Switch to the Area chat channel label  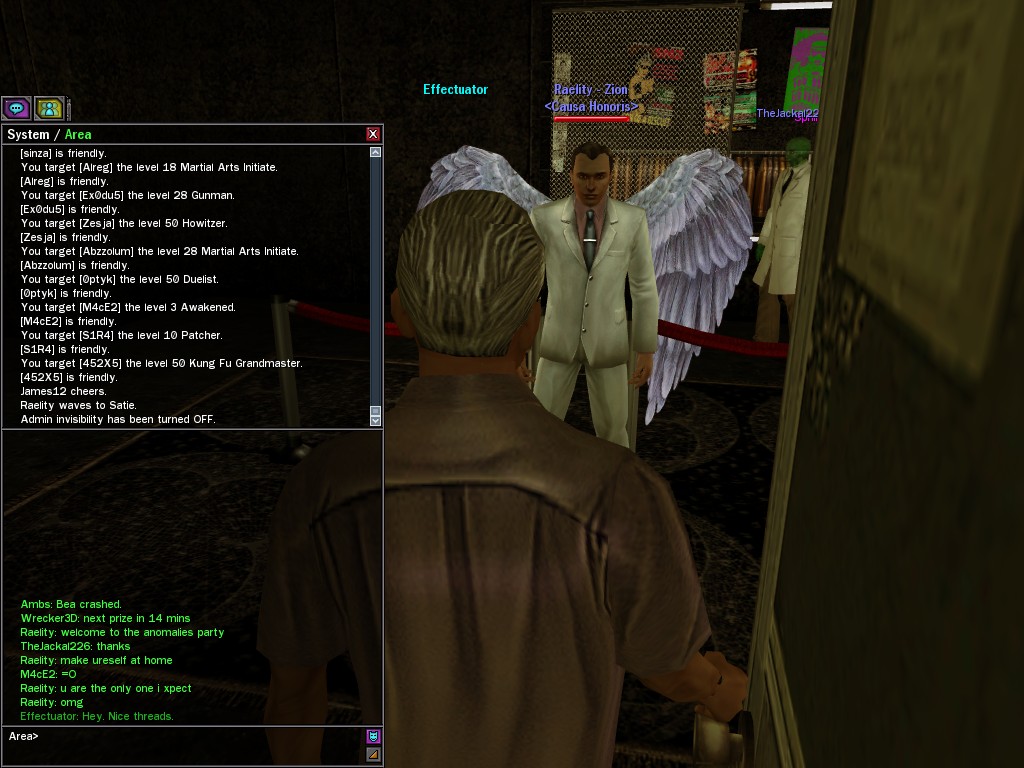tap(78, 134)
